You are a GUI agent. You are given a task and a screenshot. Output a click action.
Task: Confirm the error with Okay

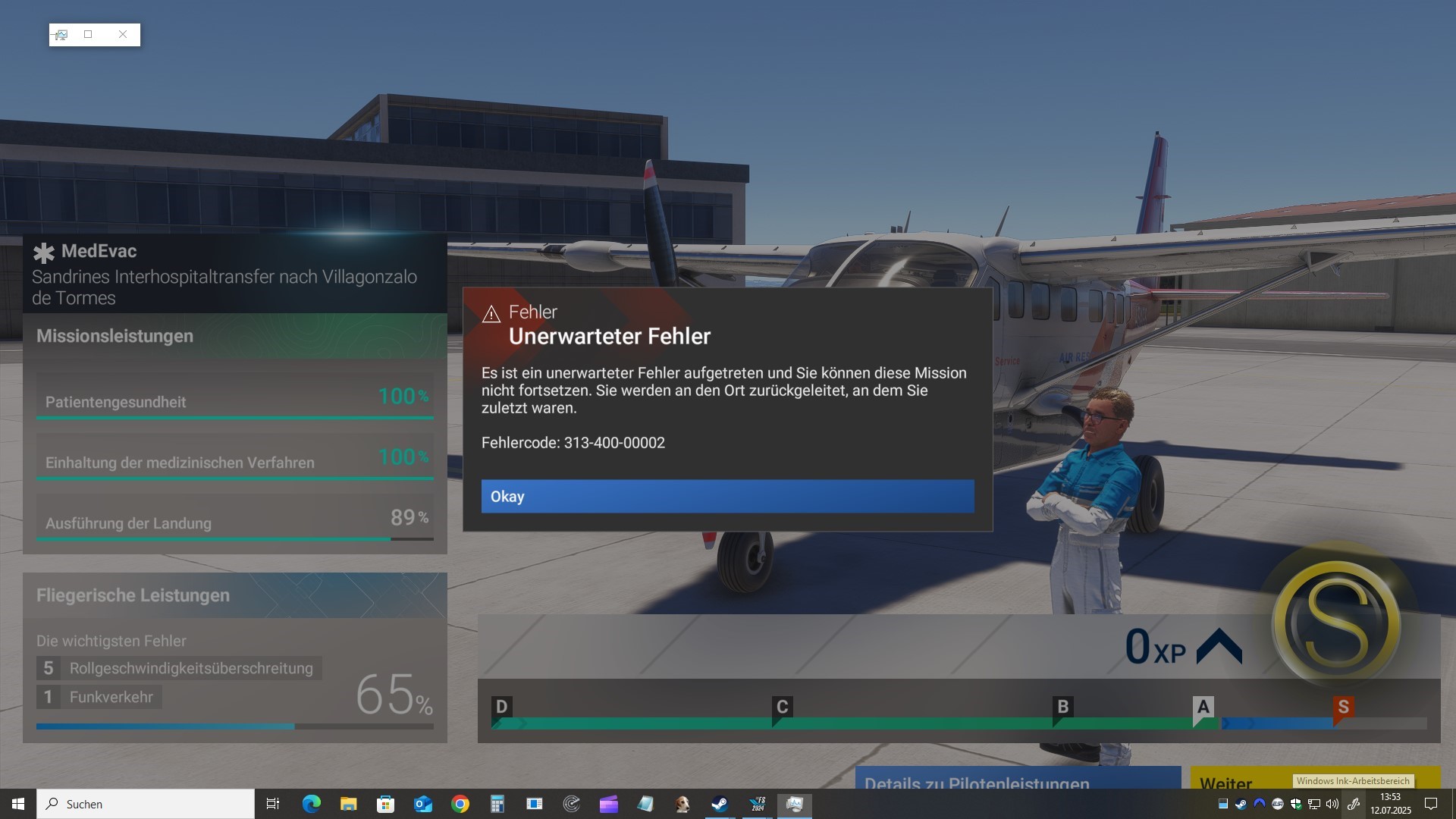727,497
